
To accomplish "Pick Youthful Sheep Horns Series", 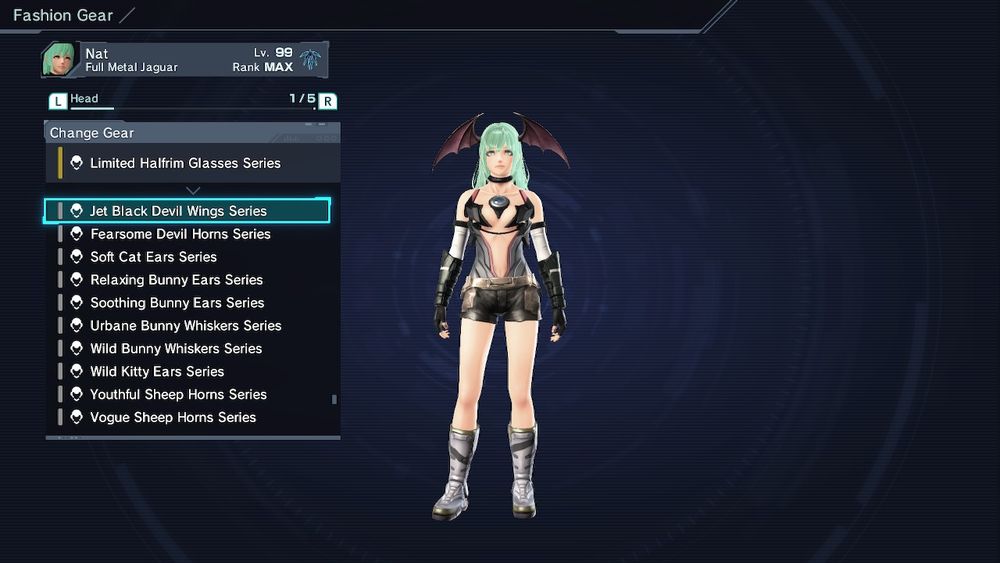I will click(x=178, y=395).
